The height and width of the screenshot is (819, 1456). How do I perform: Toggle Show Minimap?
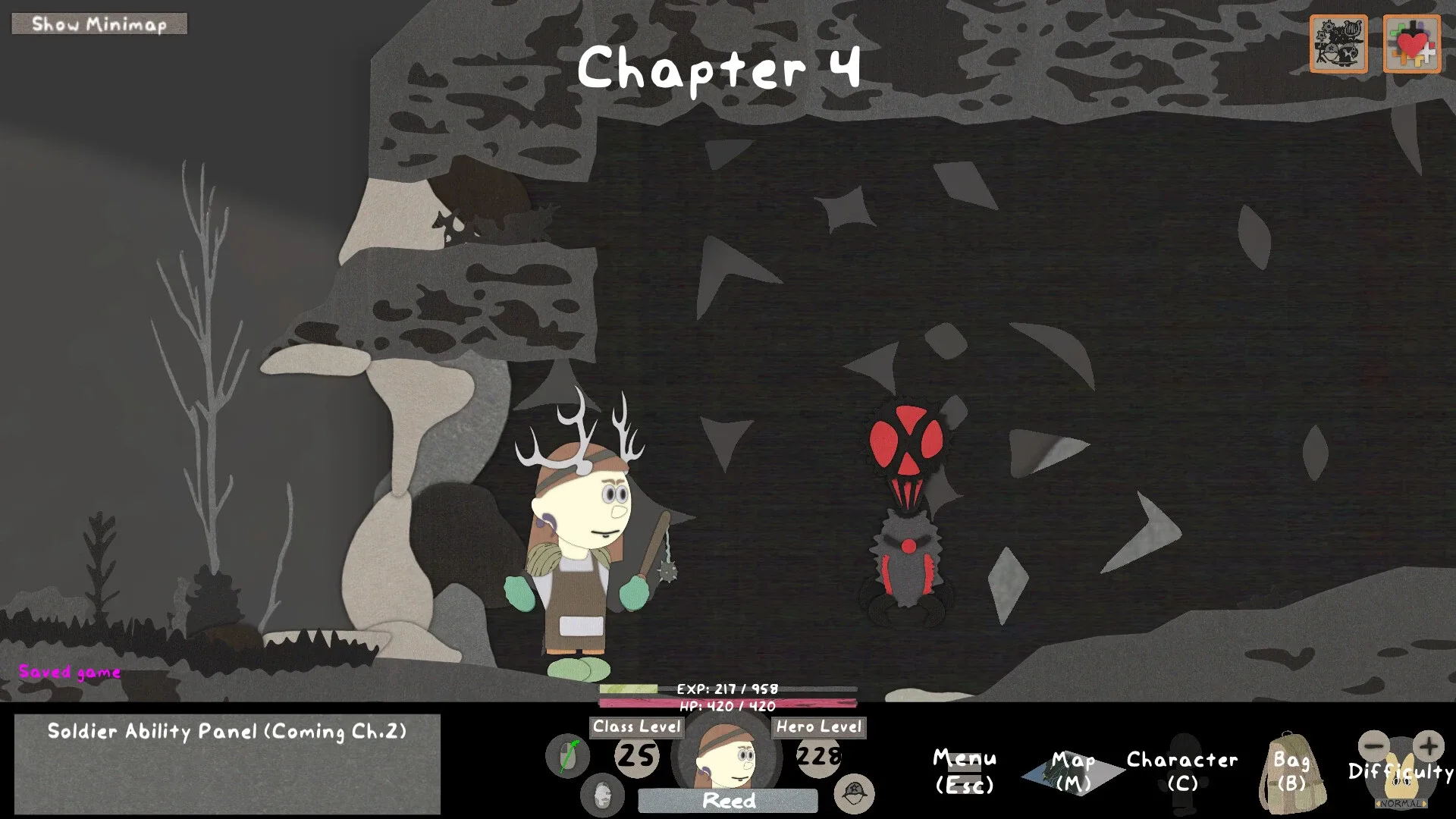pos(99,24)
